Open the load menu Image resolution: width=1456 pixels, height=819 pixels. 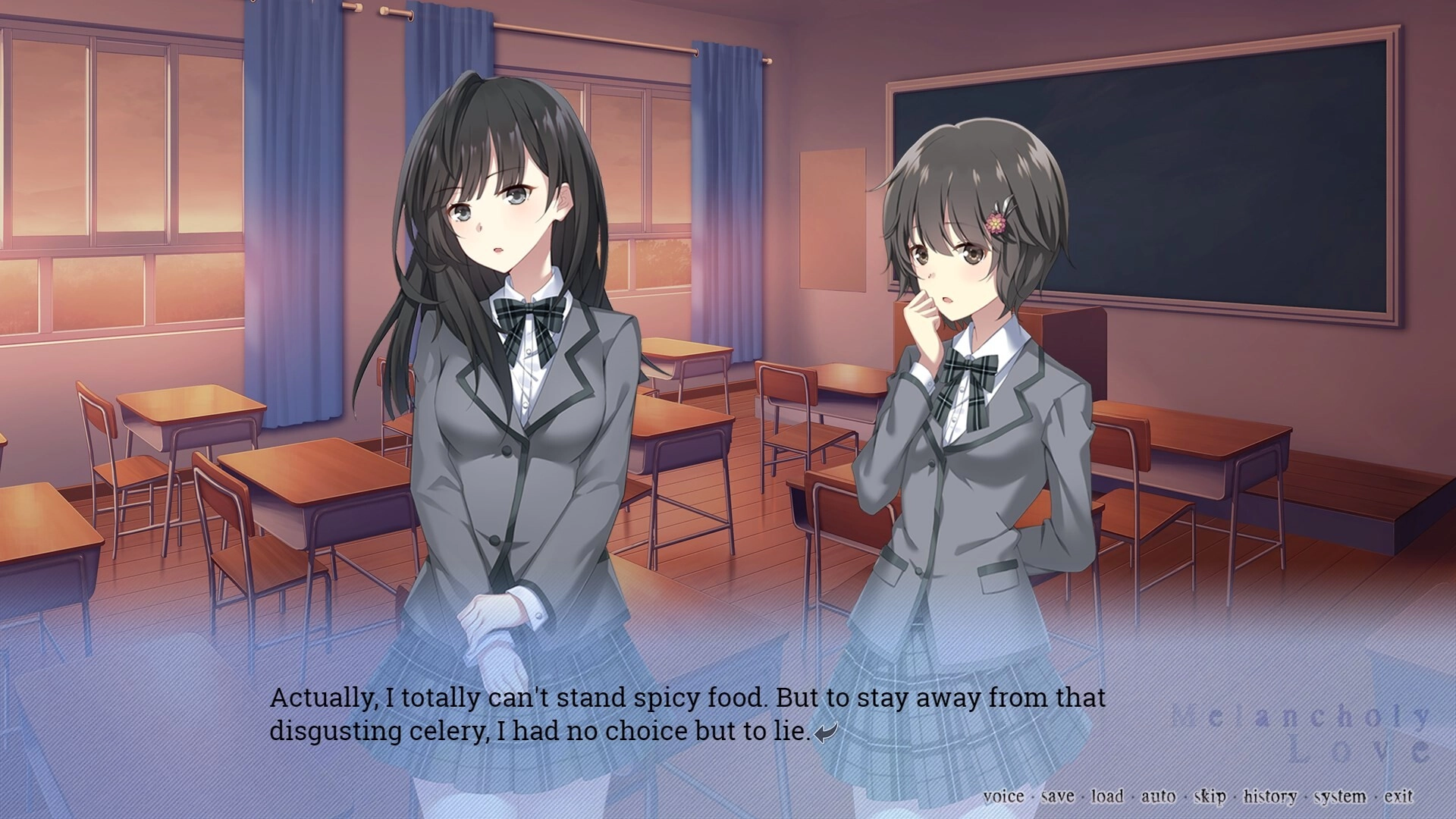1107,796
